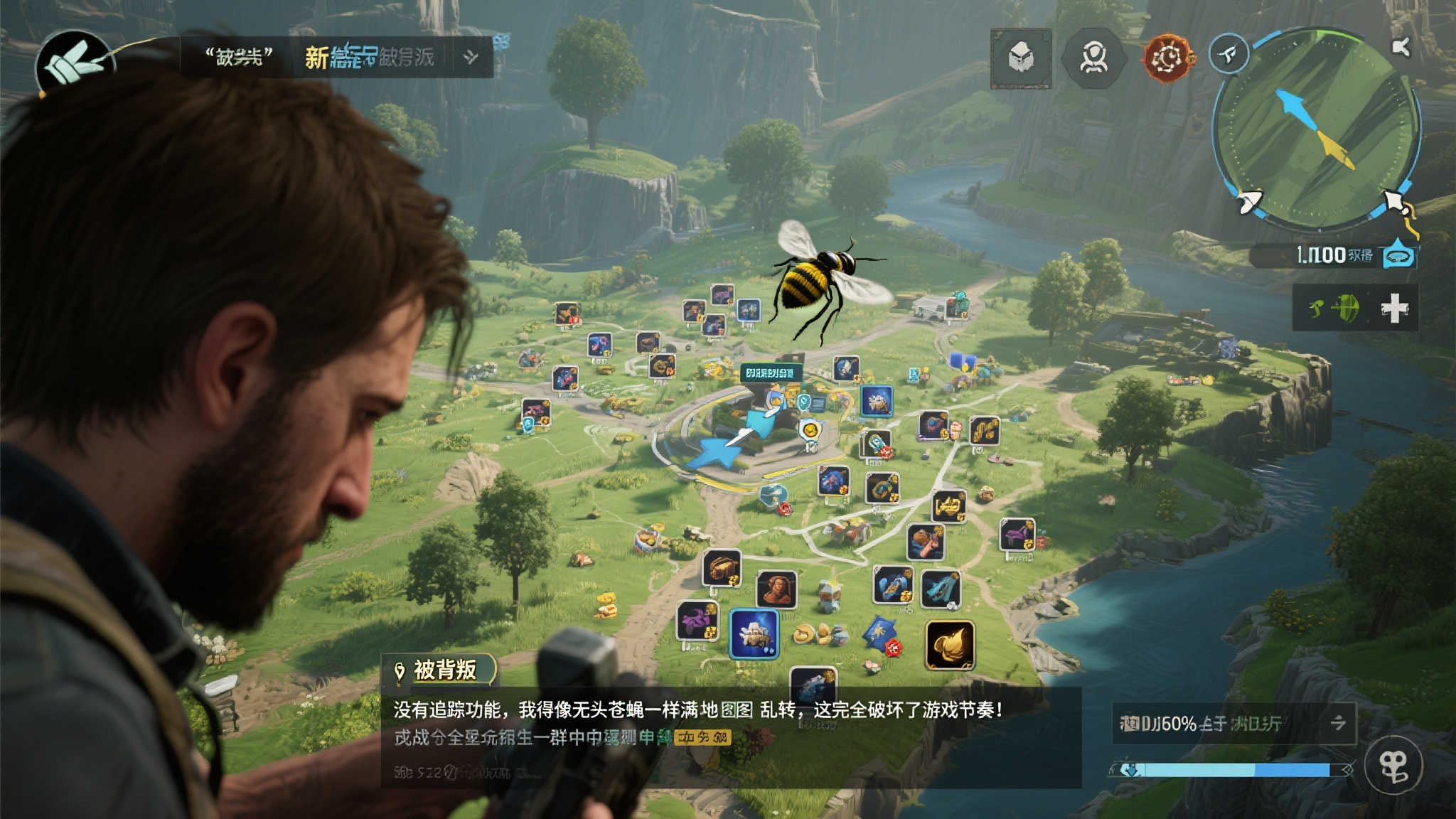1456x819 pixels.
Task: Open the binoculars icon next to 1.Π00
Action: point(1398,258)
